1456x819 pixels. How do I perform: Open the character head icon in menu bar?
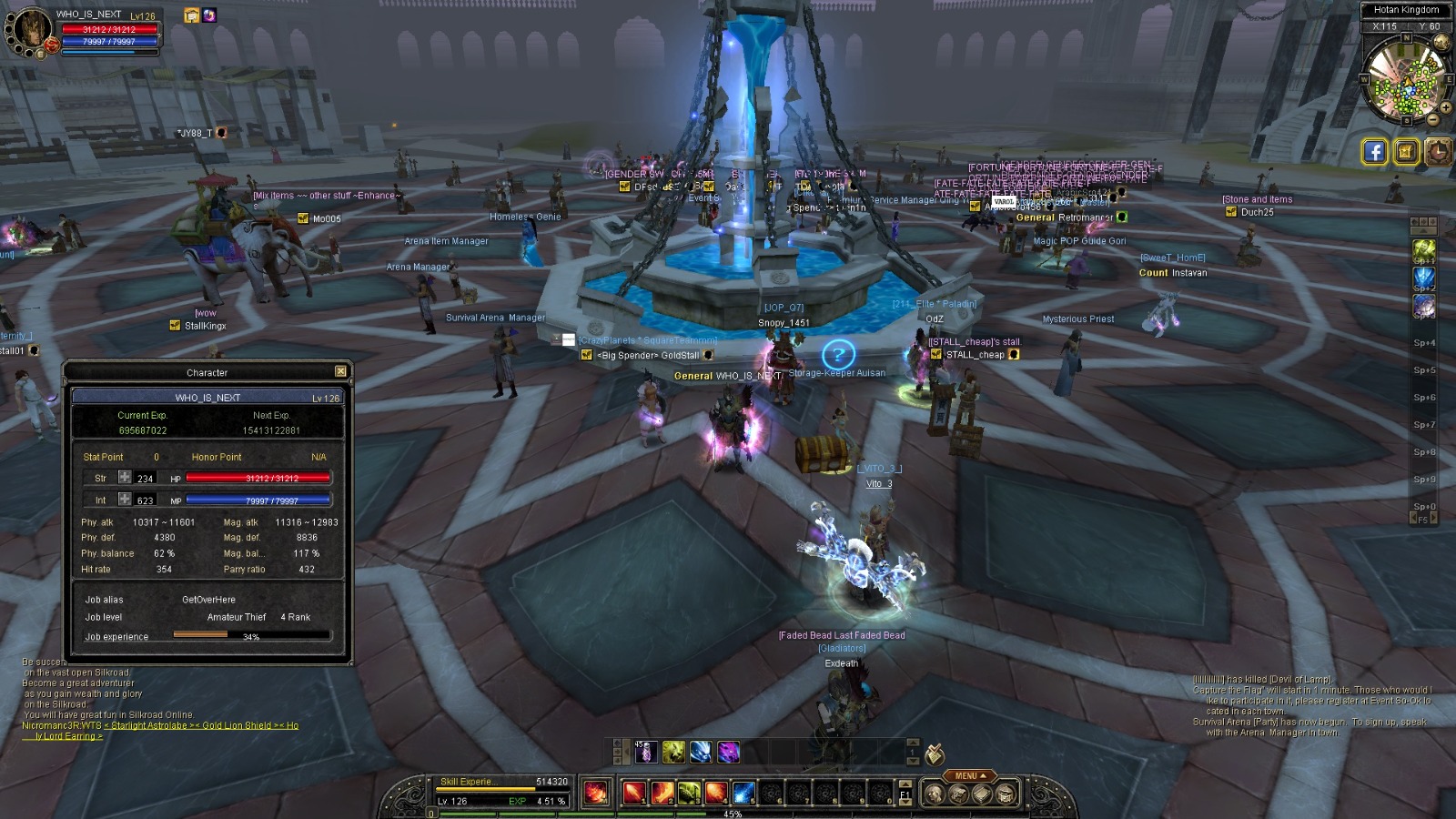point(935,794)
